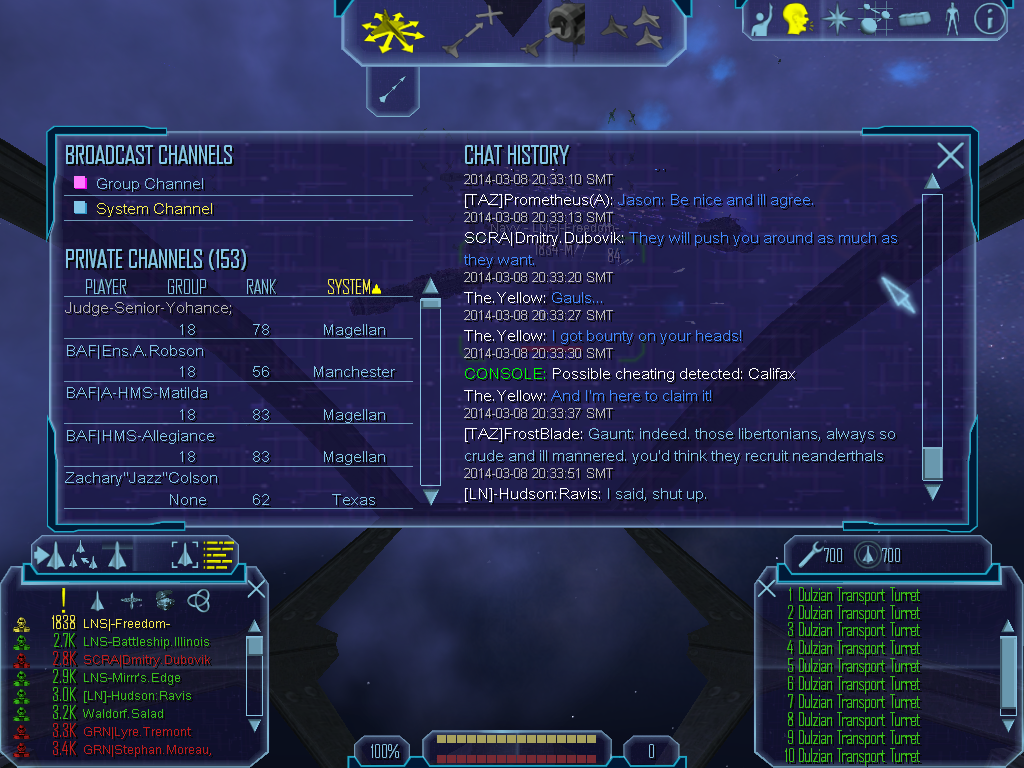Target LNS-Battleship.Illinois in the contact list

click(146, 641)
